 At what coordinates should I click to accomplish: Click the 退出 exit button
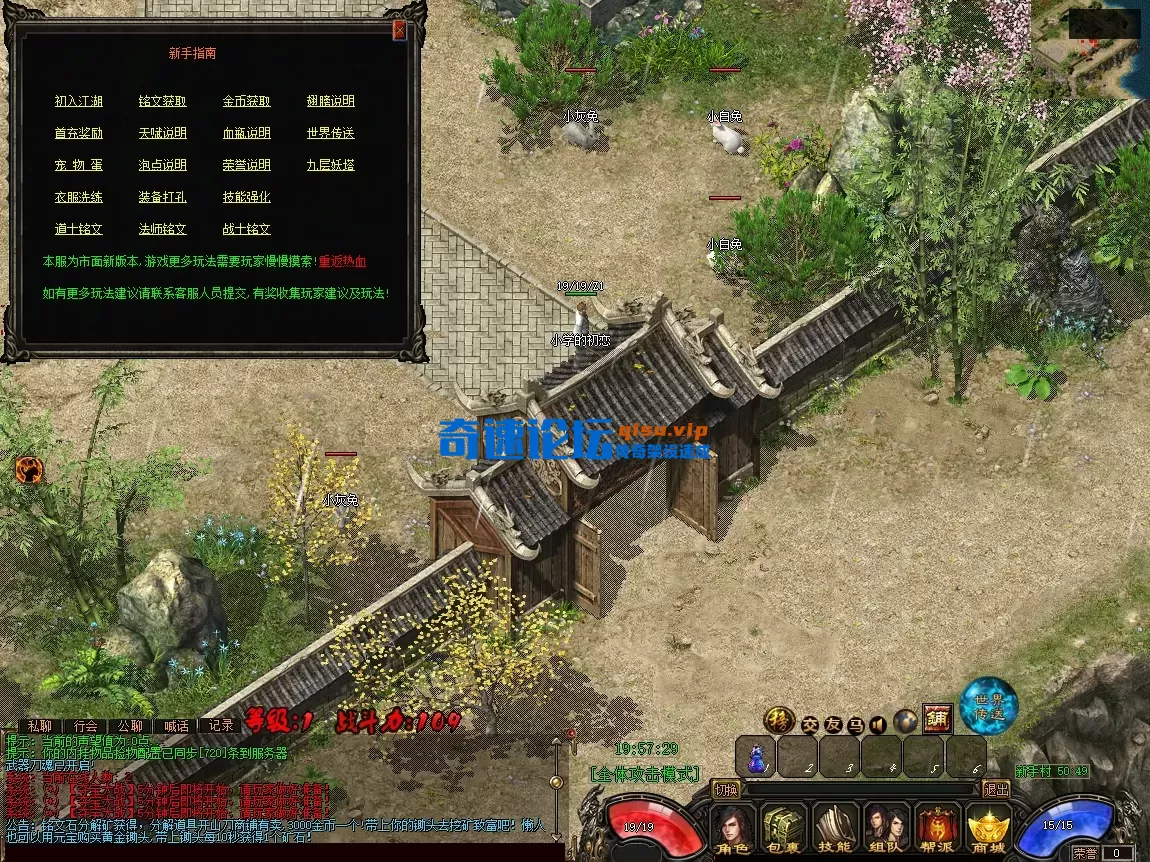[995, 788]
